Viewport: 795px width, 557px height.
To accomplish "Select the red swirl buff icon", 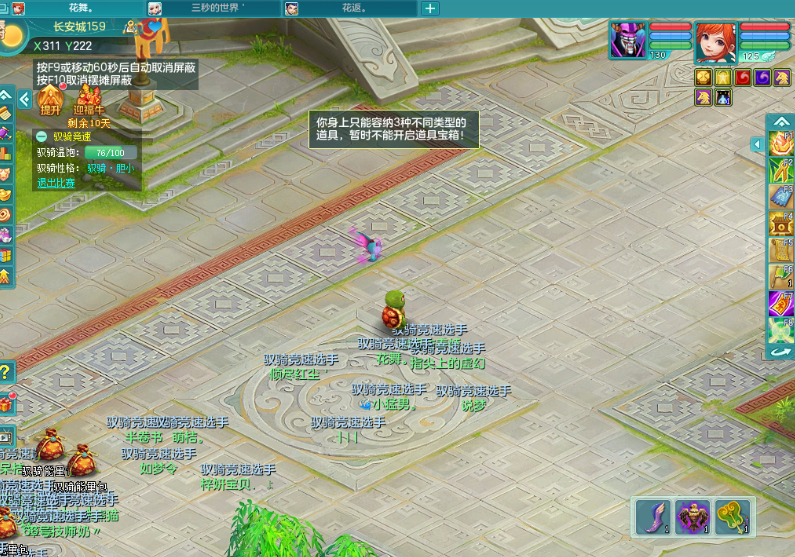I will pyautogui.click(x=743, y=77).
